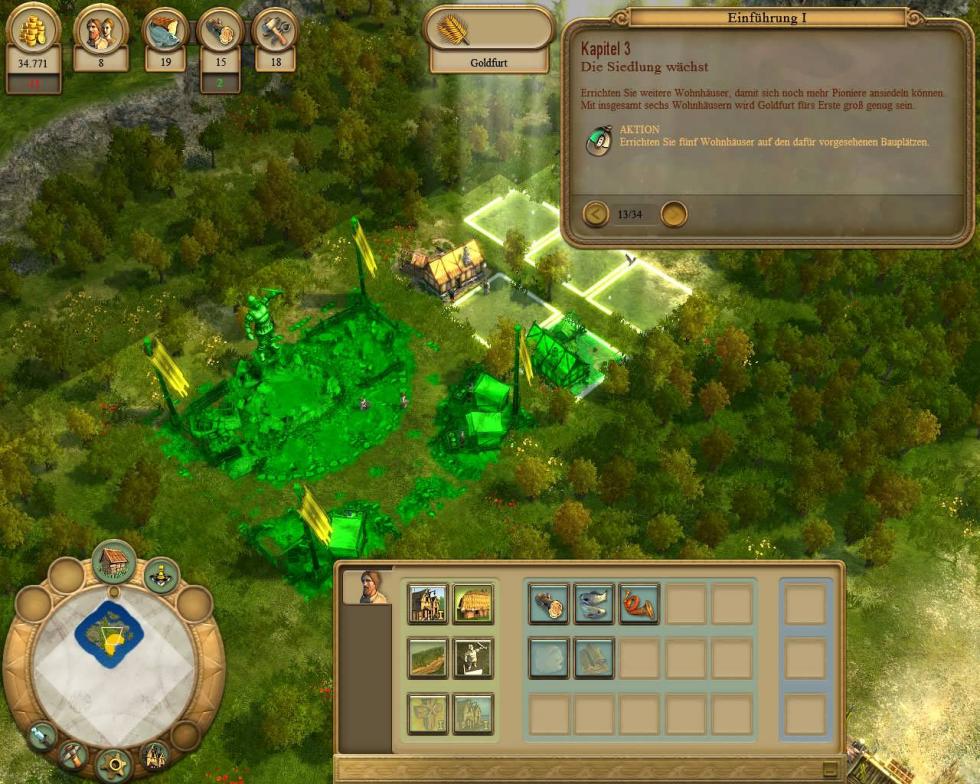Image resolution: width=980 pixels, height=784 pixels.
Task: Open the pioneer portrait tab
Action: [366, 587]
